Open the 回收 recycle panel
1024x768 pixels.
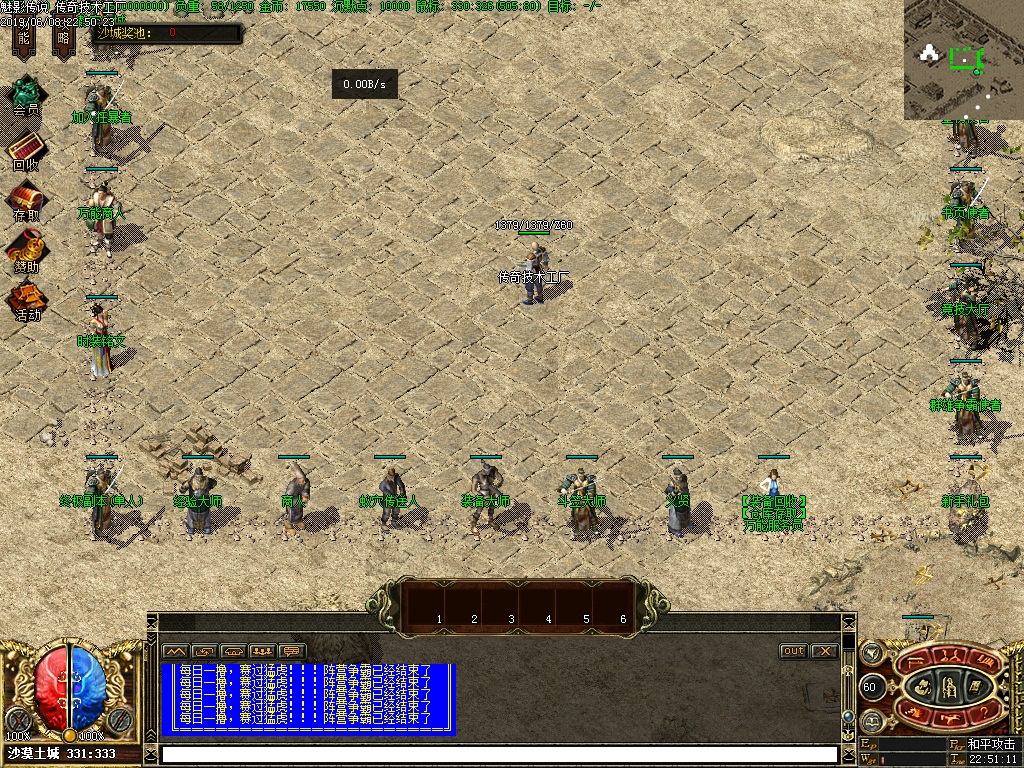(x=26, y=150)
